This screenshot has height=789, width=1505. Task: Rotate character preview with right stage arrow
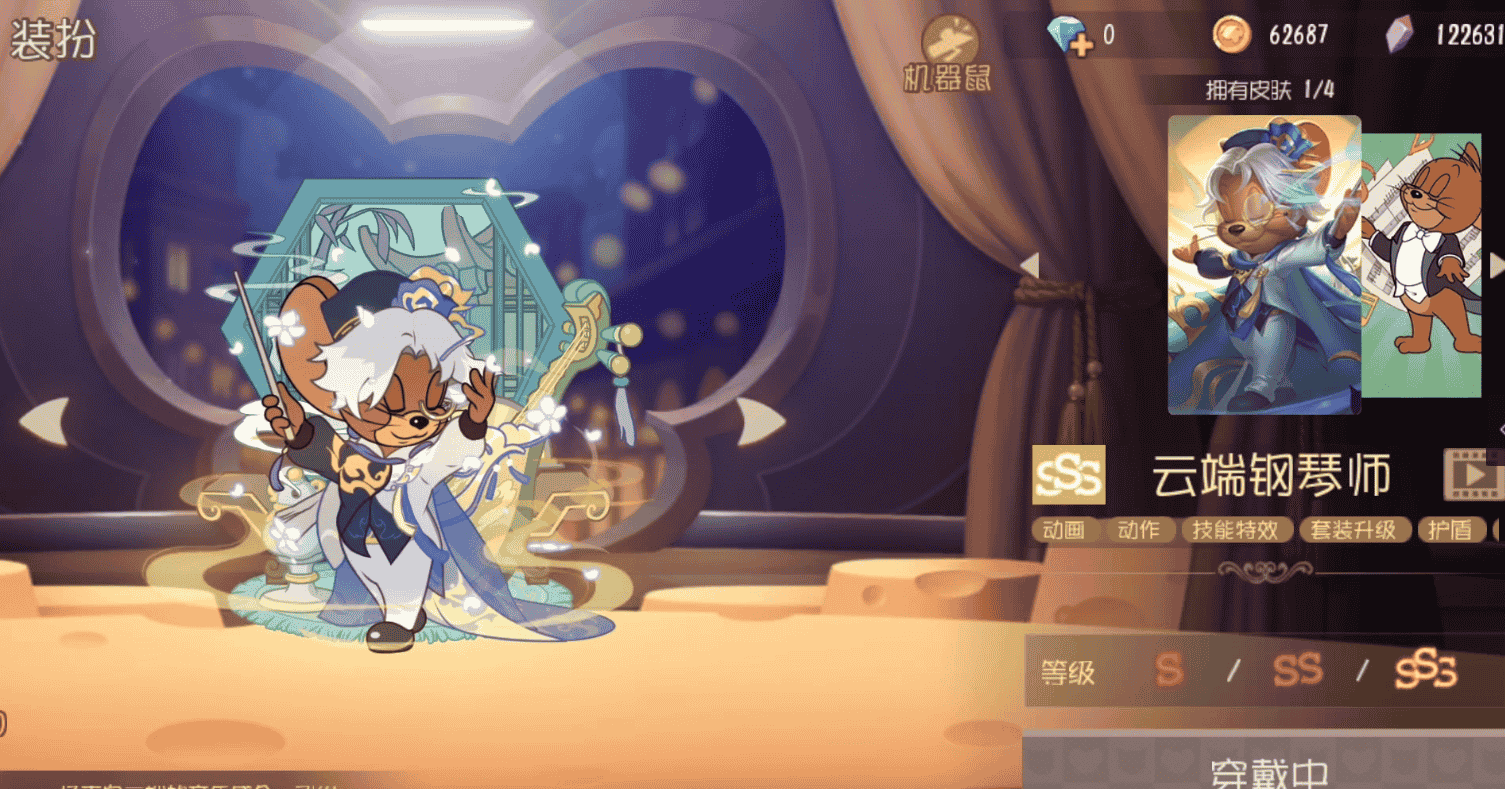click(x=760, y=421)
